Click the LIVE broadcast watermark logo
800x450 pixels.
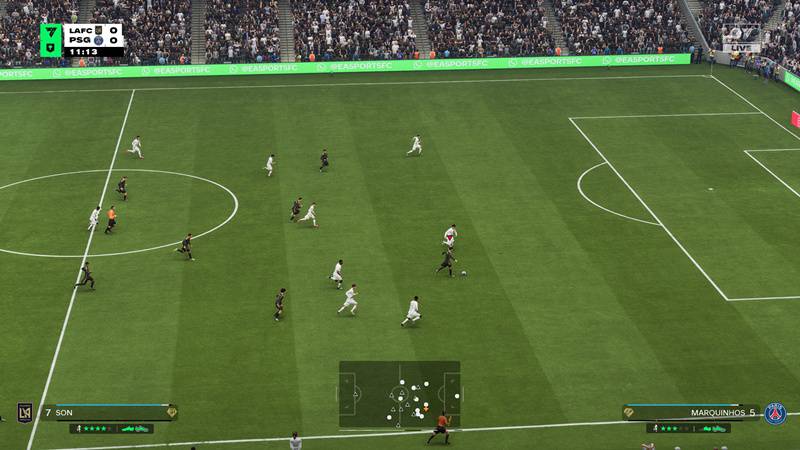[x=741, y=39]
